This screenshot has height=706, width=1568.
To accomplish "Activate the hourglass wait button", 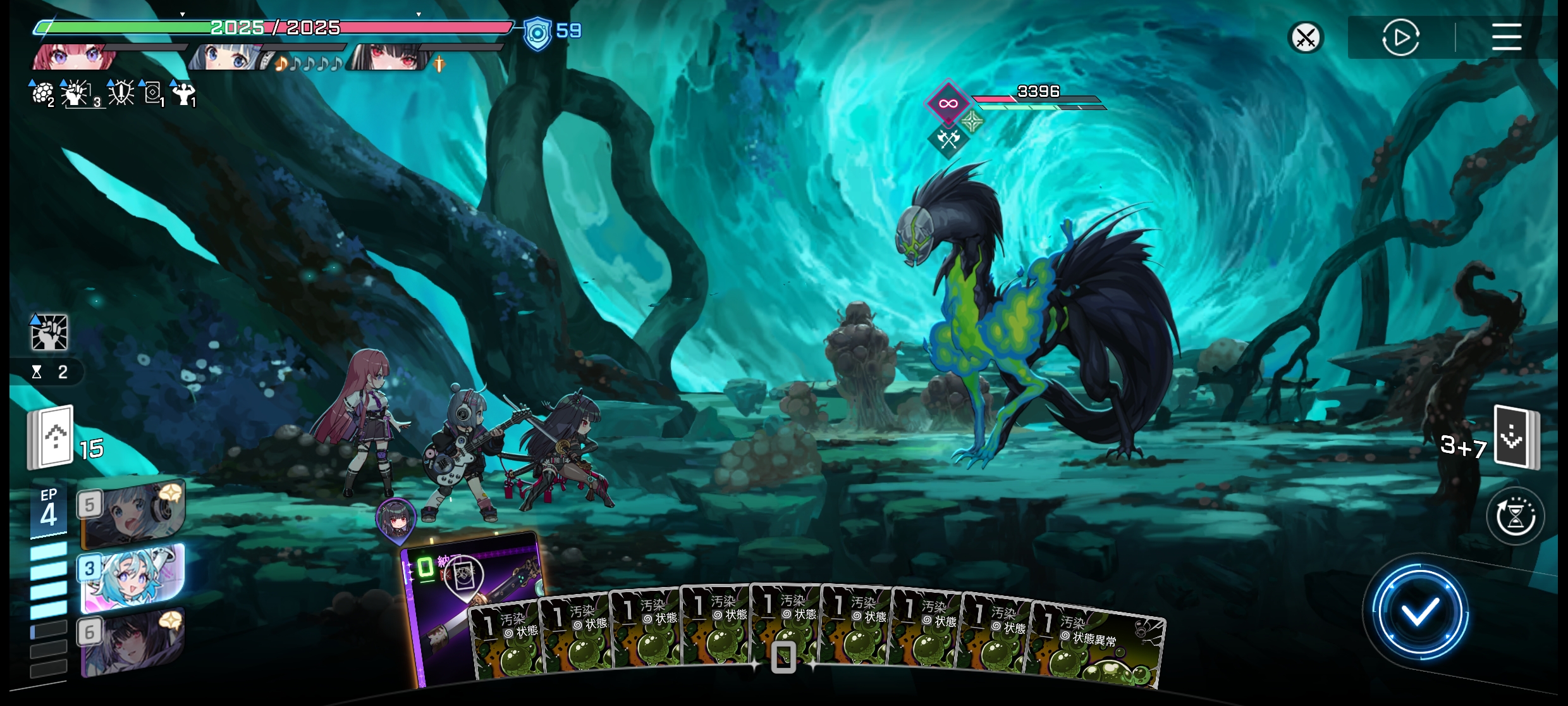I will coord(1516,516).
